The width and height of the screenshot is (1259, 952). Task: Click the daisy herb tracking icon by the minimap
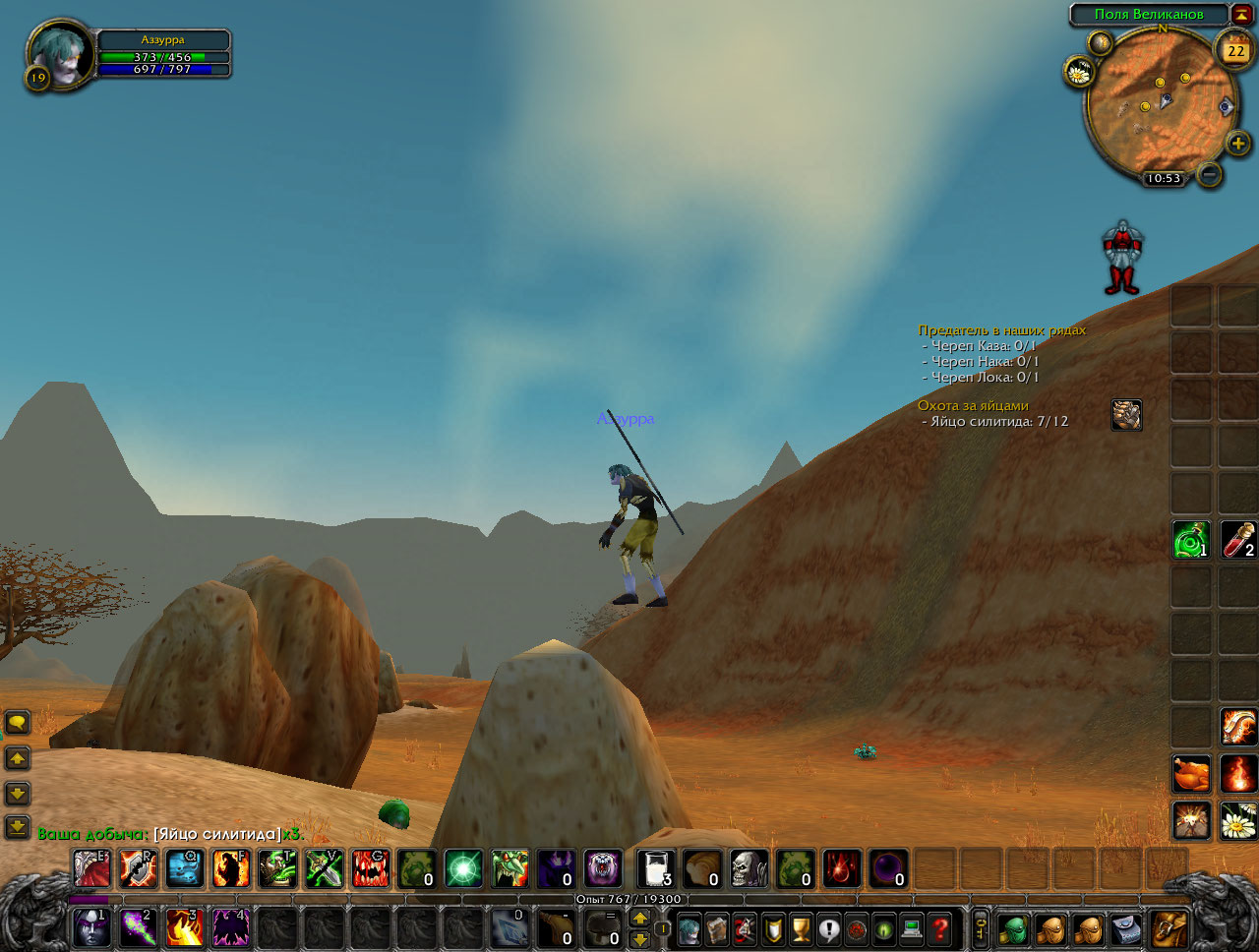point(1079,72)
